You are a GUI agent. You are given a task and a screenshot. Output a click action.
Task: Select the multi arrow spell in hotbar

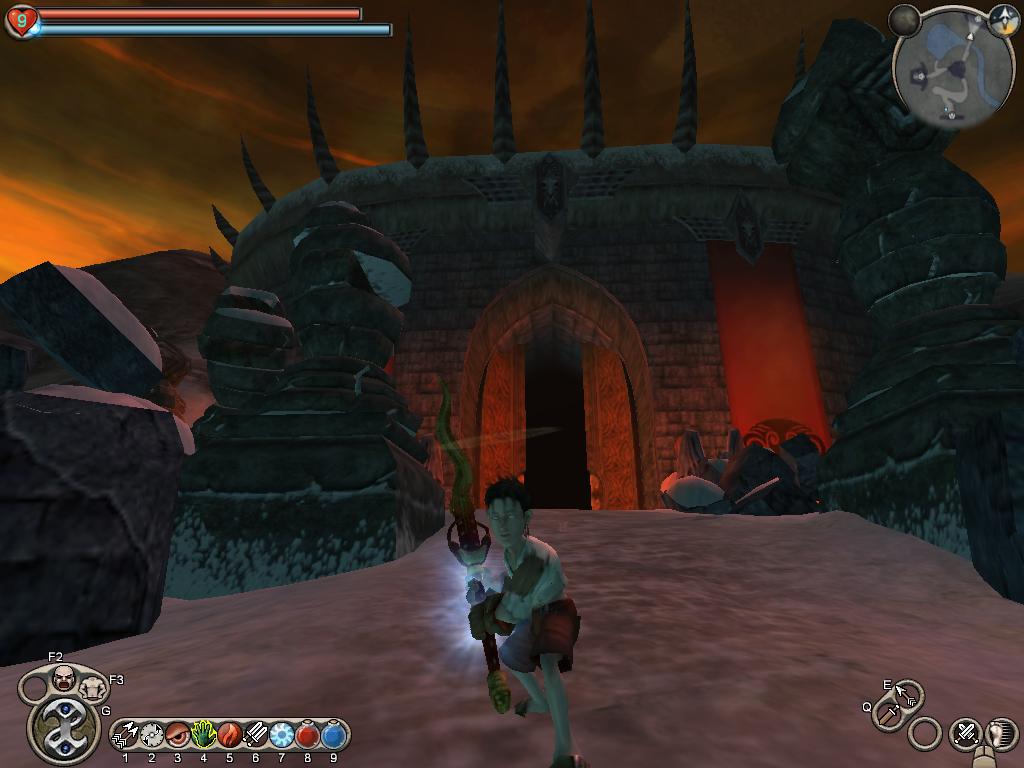(126, 736)
